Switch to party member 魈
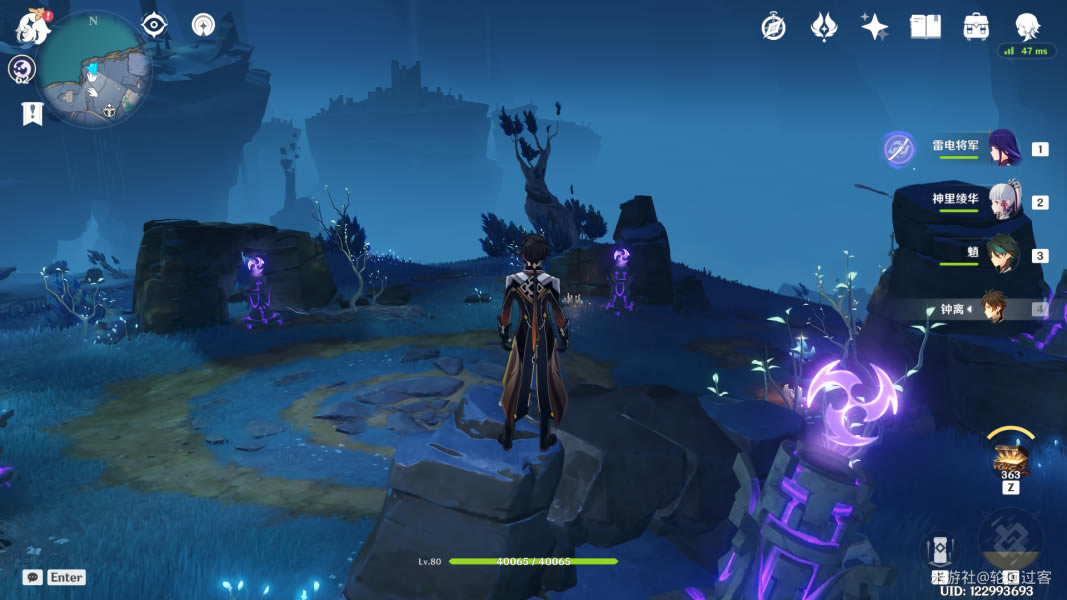The width and height of the screenshot is (1067, 600). (1003, 255)
